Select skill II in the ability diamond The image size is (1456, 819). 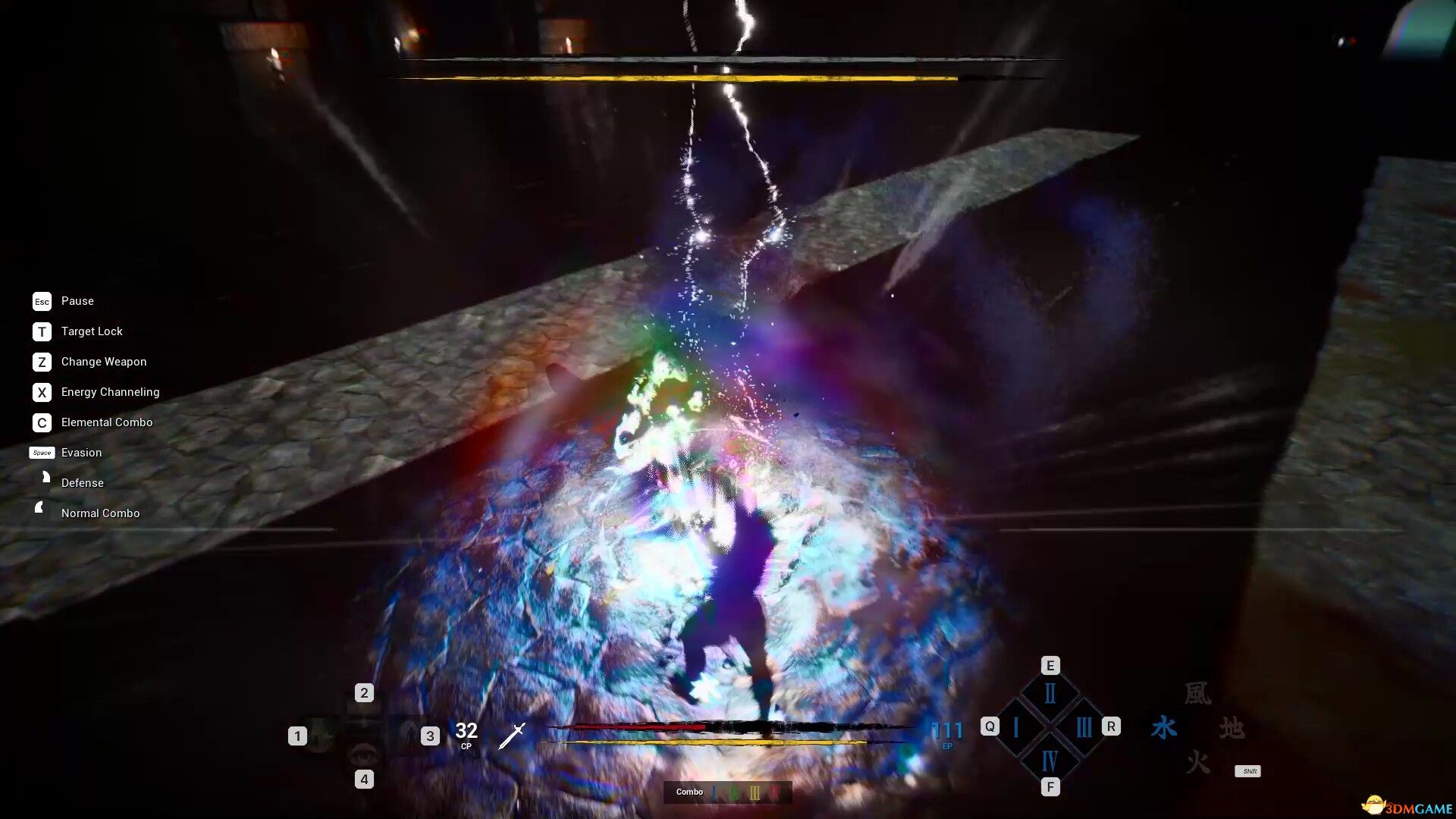(x=1050, y=693)
